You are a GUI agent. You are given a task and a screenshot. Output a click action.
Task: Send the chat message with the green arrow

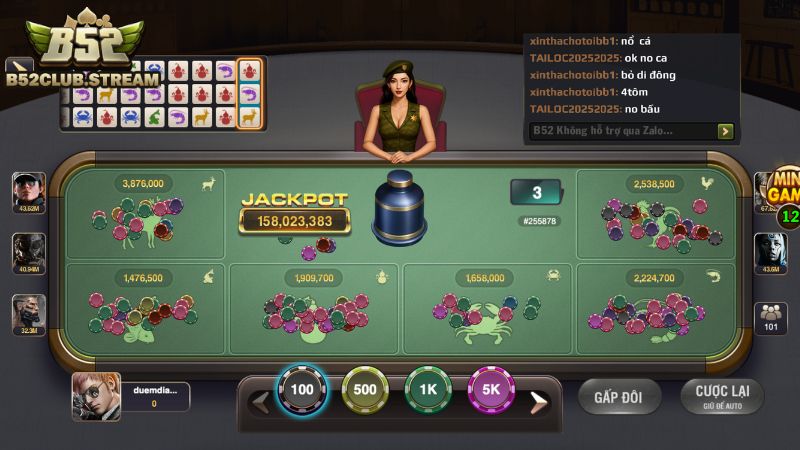coord(726,131)
